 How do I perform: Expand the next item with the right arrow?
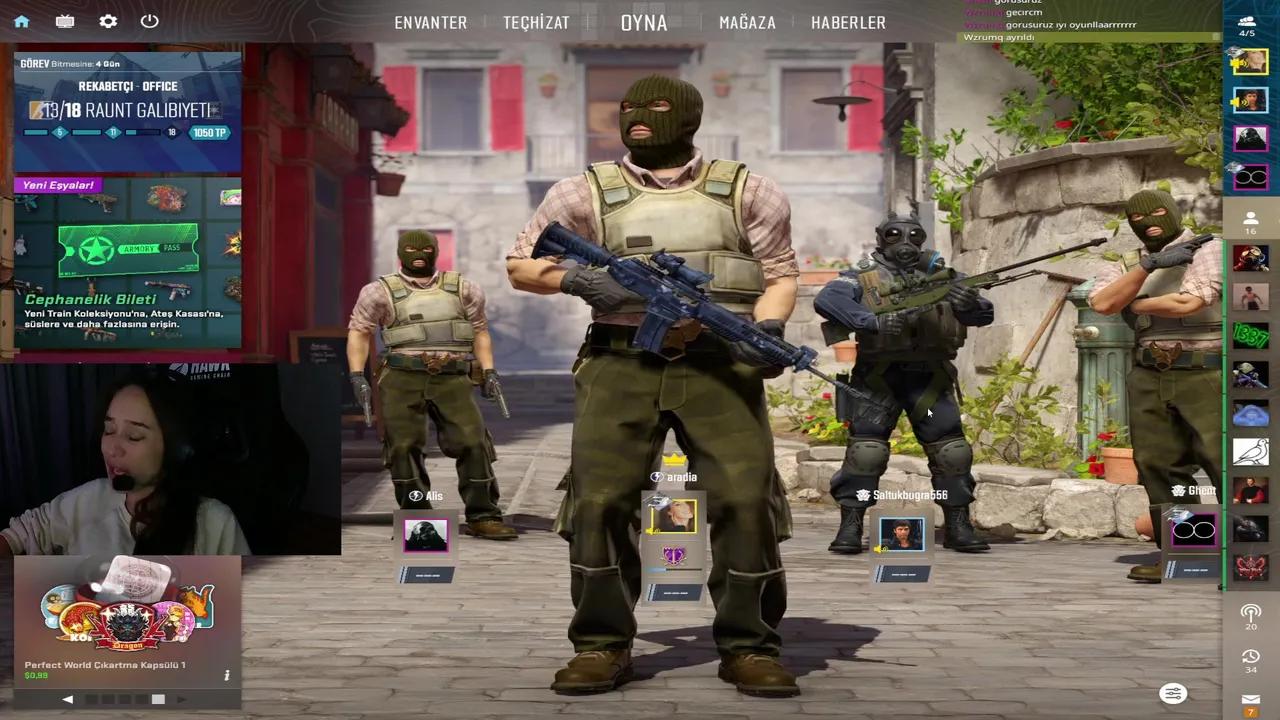tap(183, 699)
